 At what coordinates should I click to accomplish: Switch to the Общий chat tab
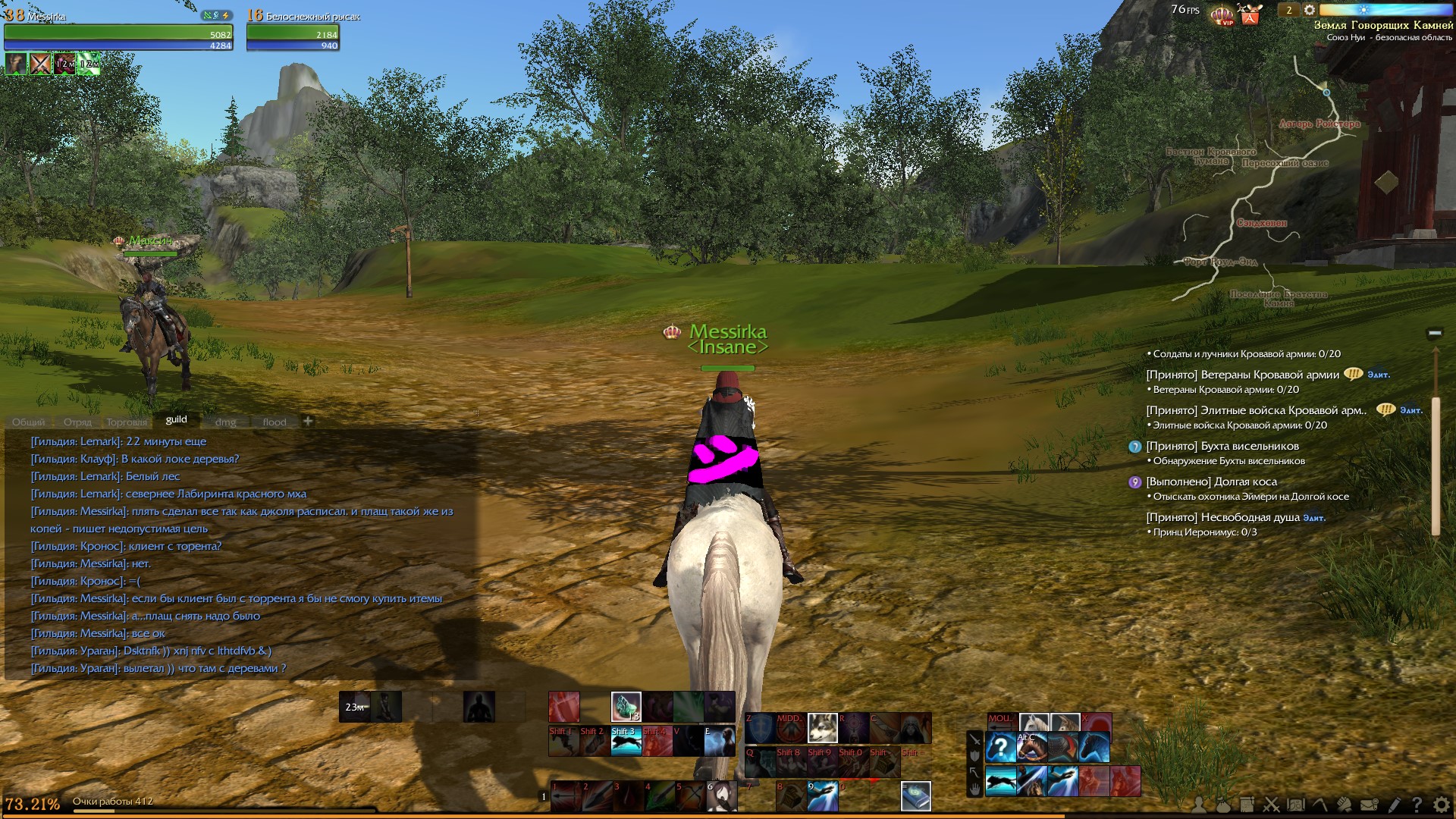[x=29, y=422]
